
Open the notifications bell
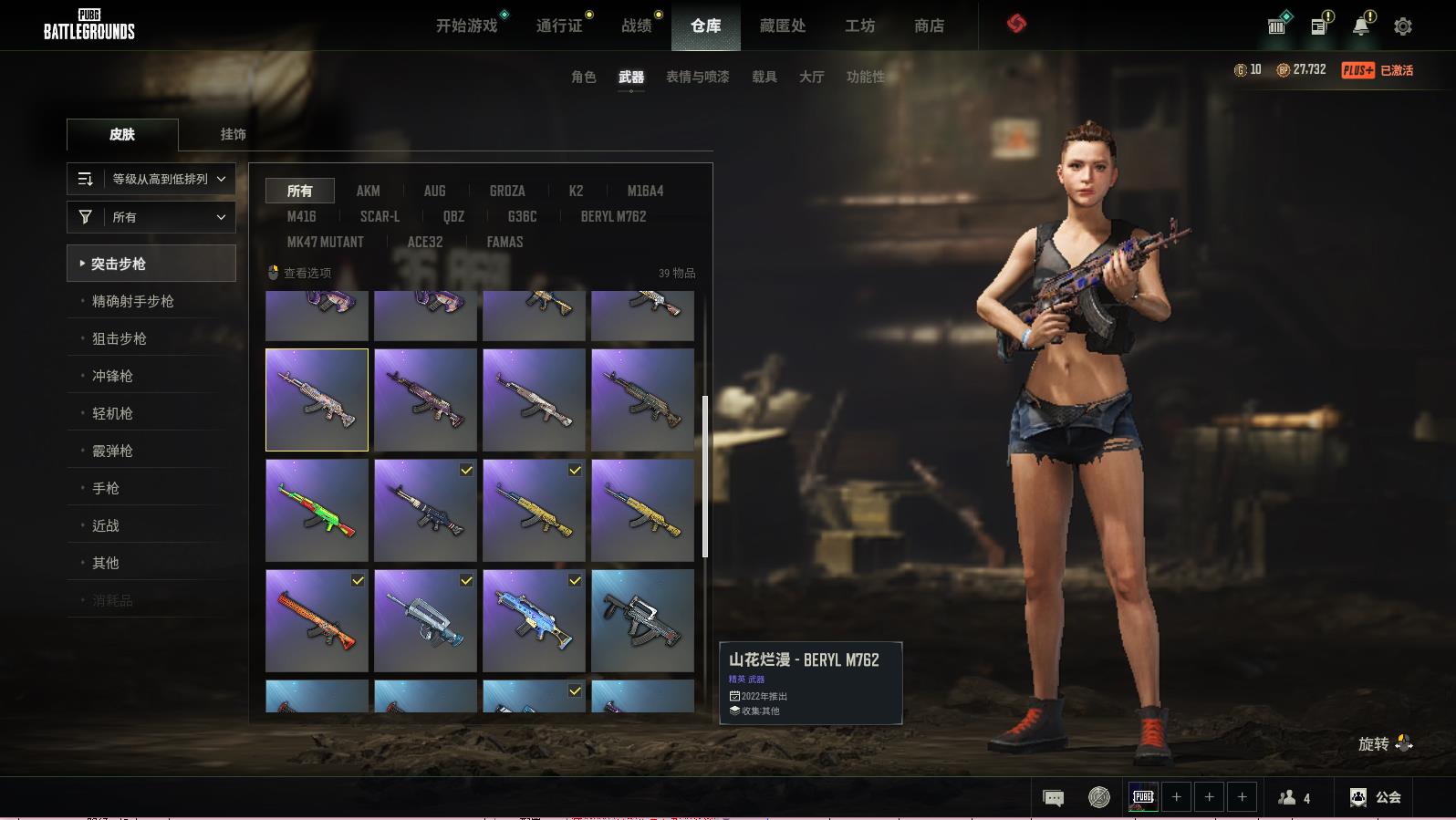tap(1360, 26)
